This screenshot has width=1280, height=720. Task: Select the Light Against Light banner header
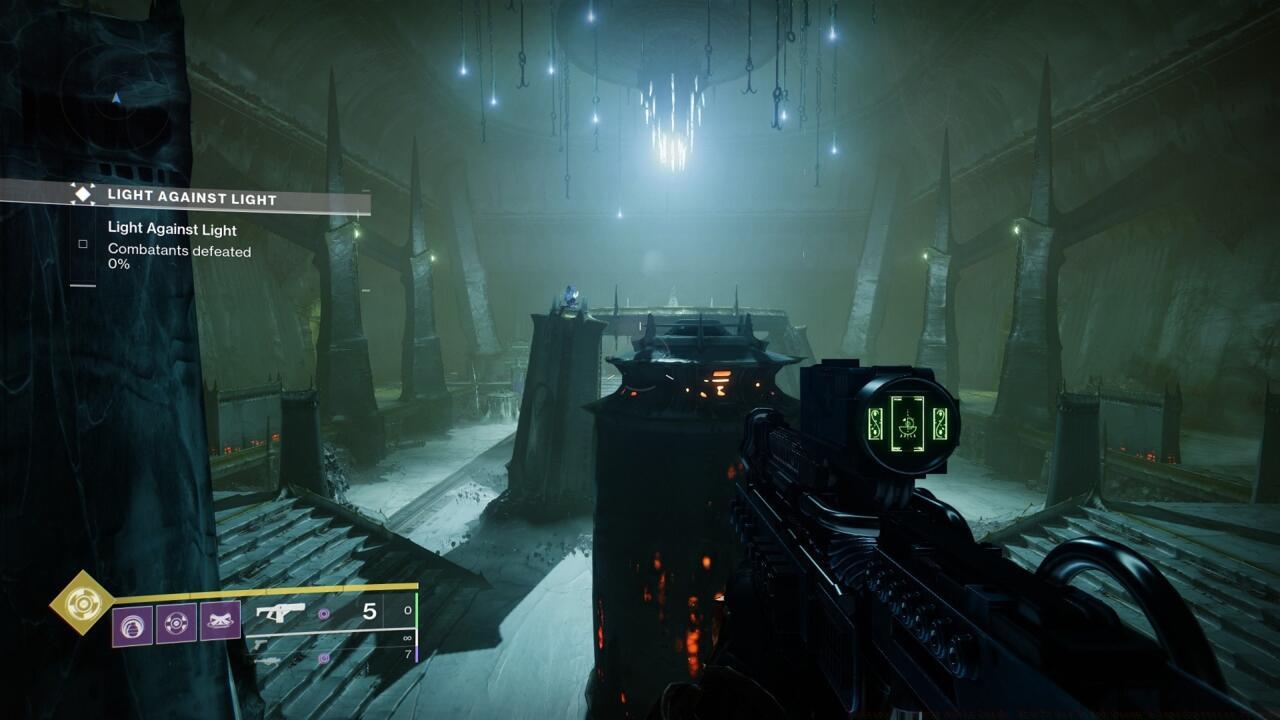(192, 197)
